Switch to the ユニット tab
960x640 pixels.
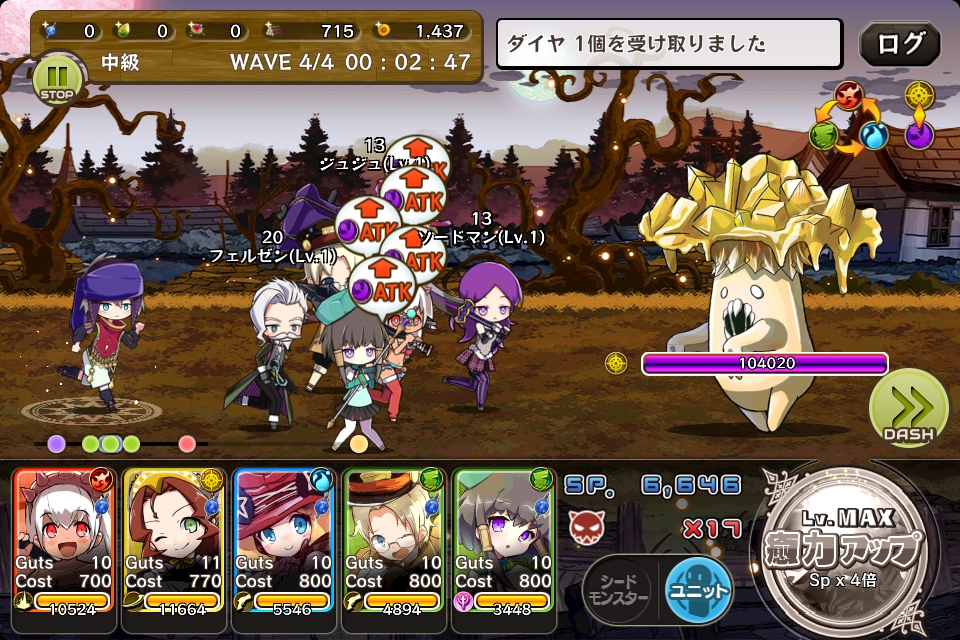tap(697, 590)
